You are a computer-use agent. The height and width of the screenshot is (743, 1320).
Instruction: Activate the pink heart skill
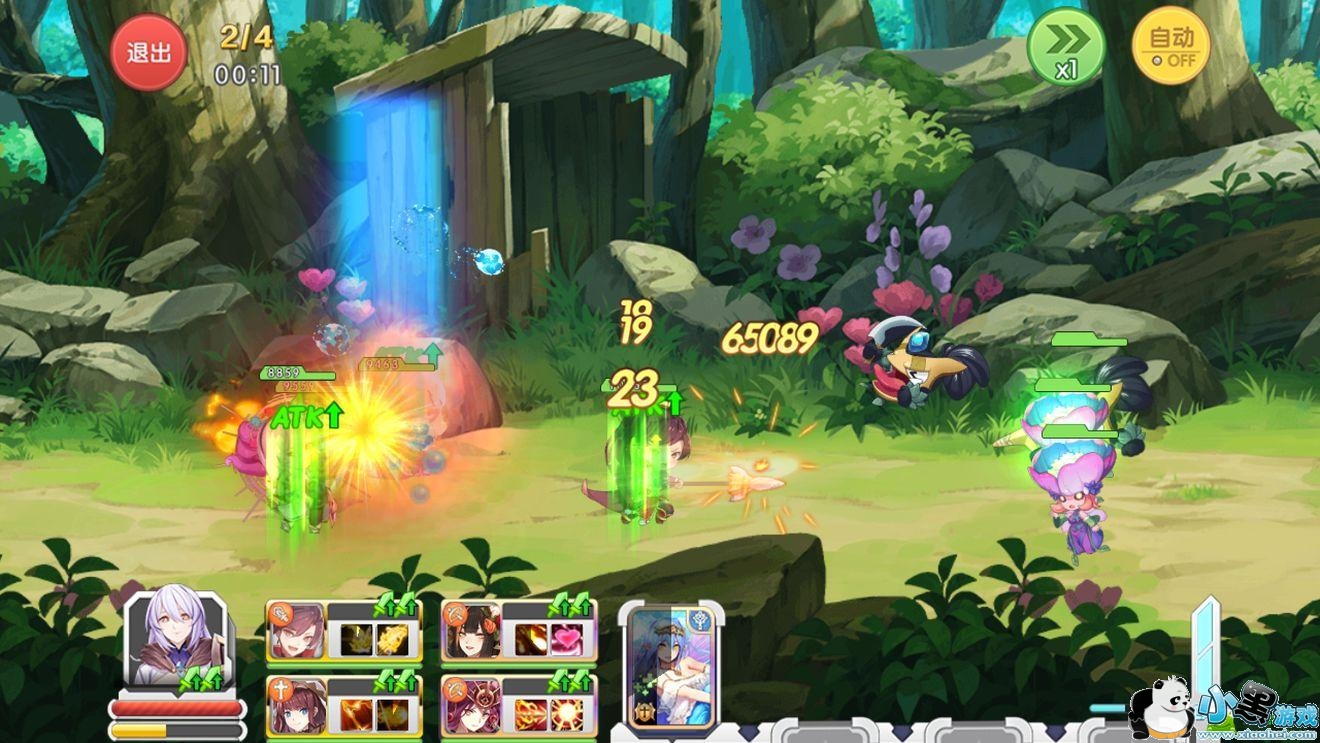point(565,639)
